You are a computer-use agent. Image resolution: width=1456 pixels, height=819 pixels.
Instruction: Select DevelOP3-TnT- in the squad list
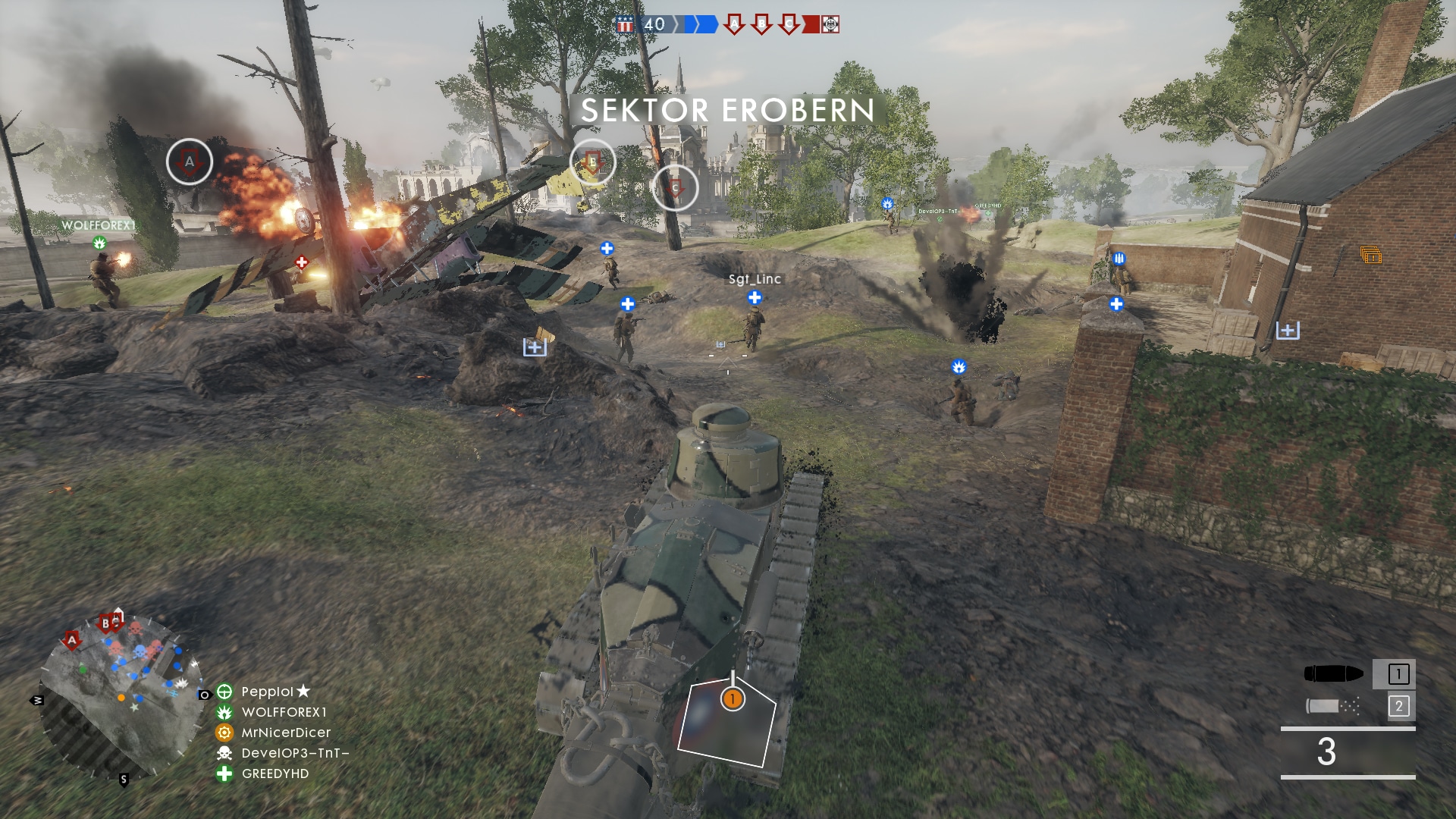[x=295, y=753]
